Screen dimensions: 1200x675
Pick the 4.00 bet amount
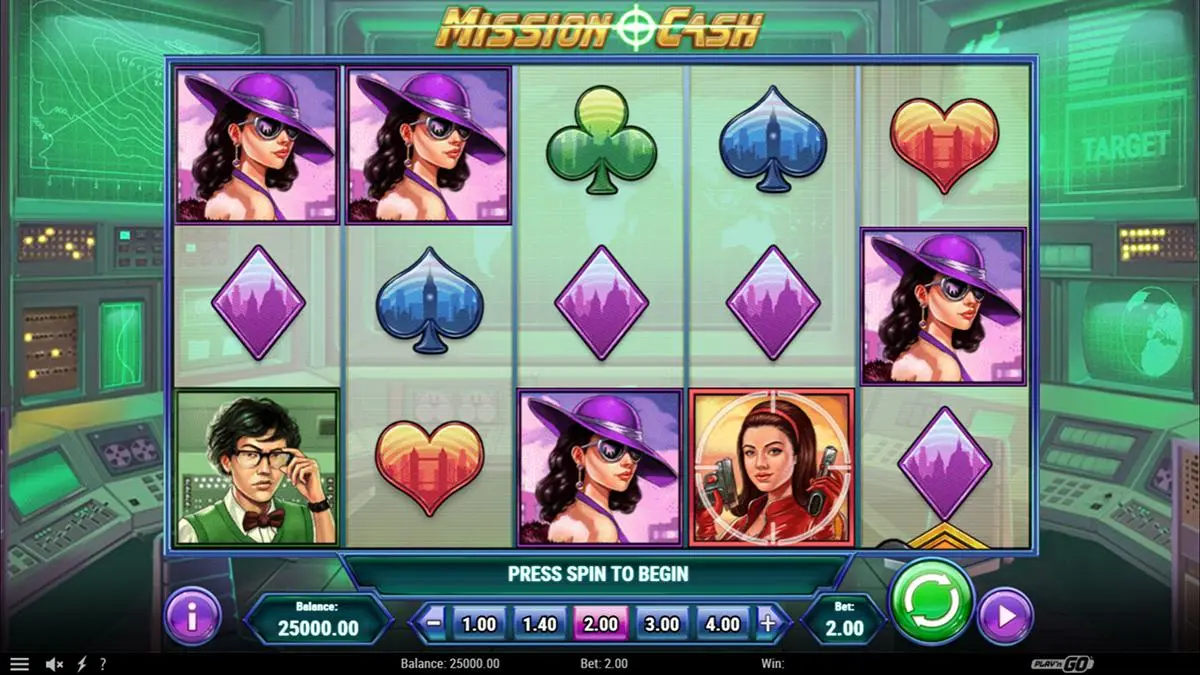(x=722, y=624)
